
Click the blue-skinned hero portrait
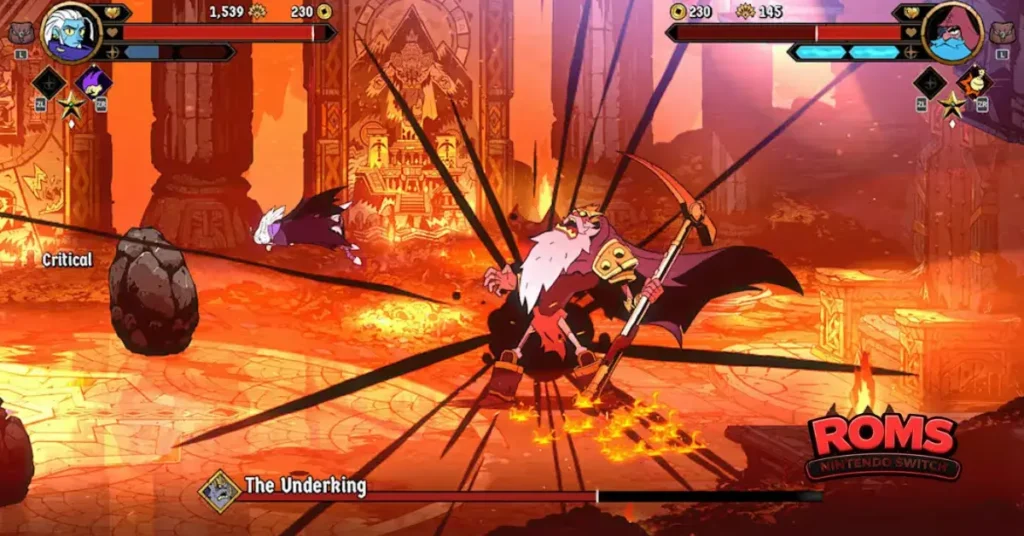[x=69, y=33]
